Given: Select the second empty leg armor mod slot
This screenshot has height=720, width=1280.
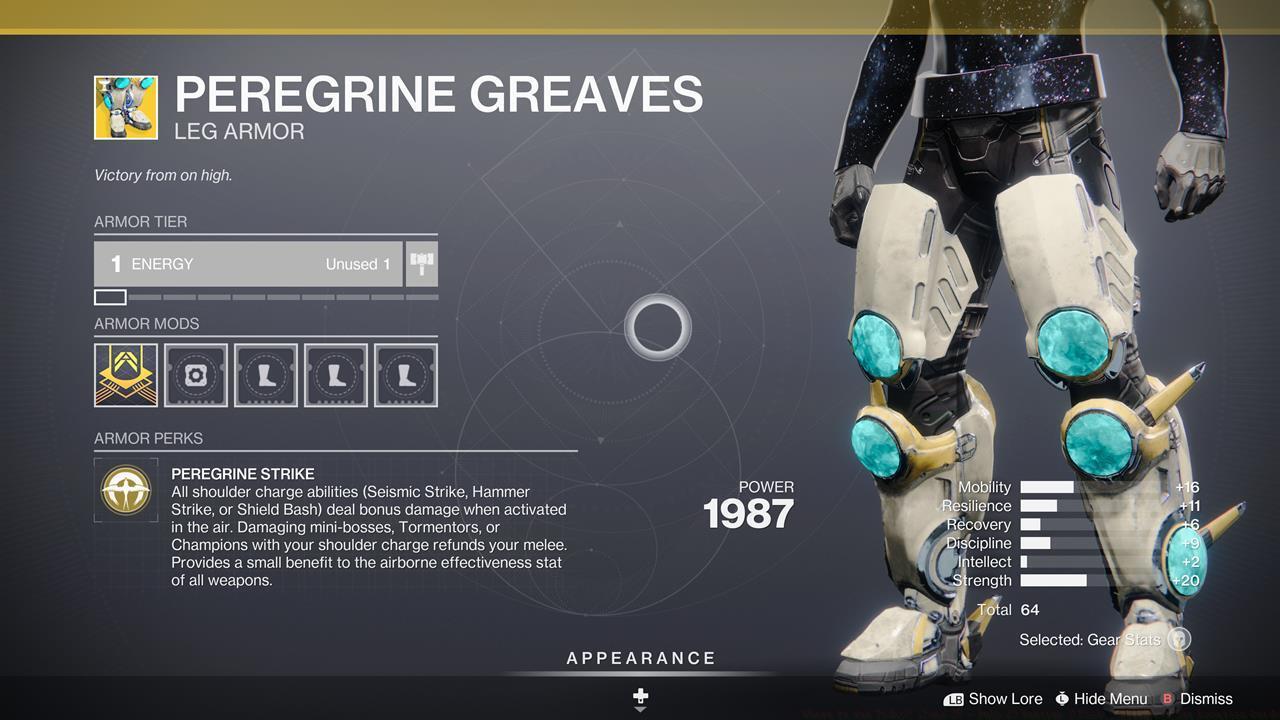Looking at the screenshot, I should [336, 375].
